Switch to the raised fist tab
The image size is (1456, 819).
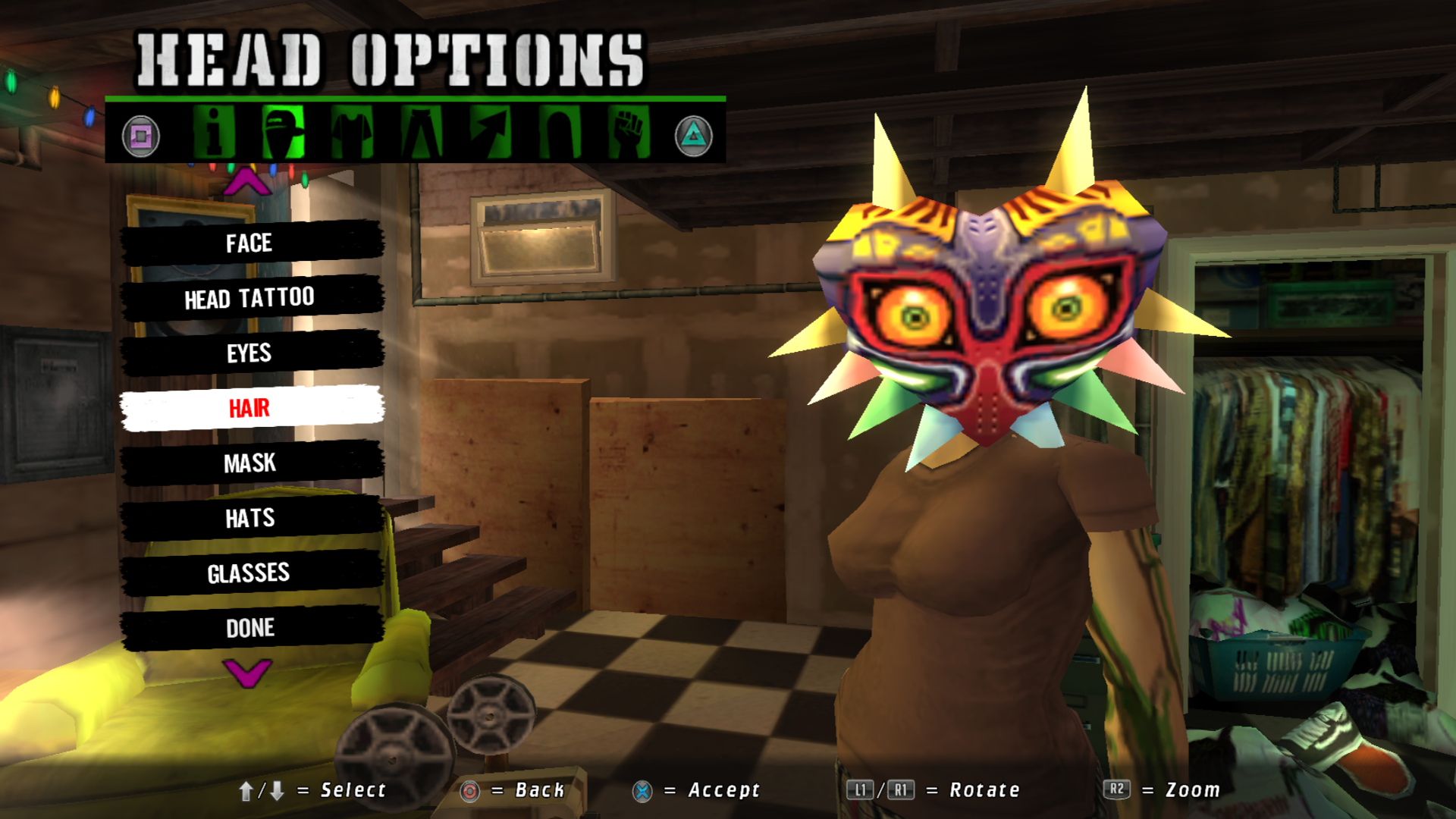(x=629, y=133)
